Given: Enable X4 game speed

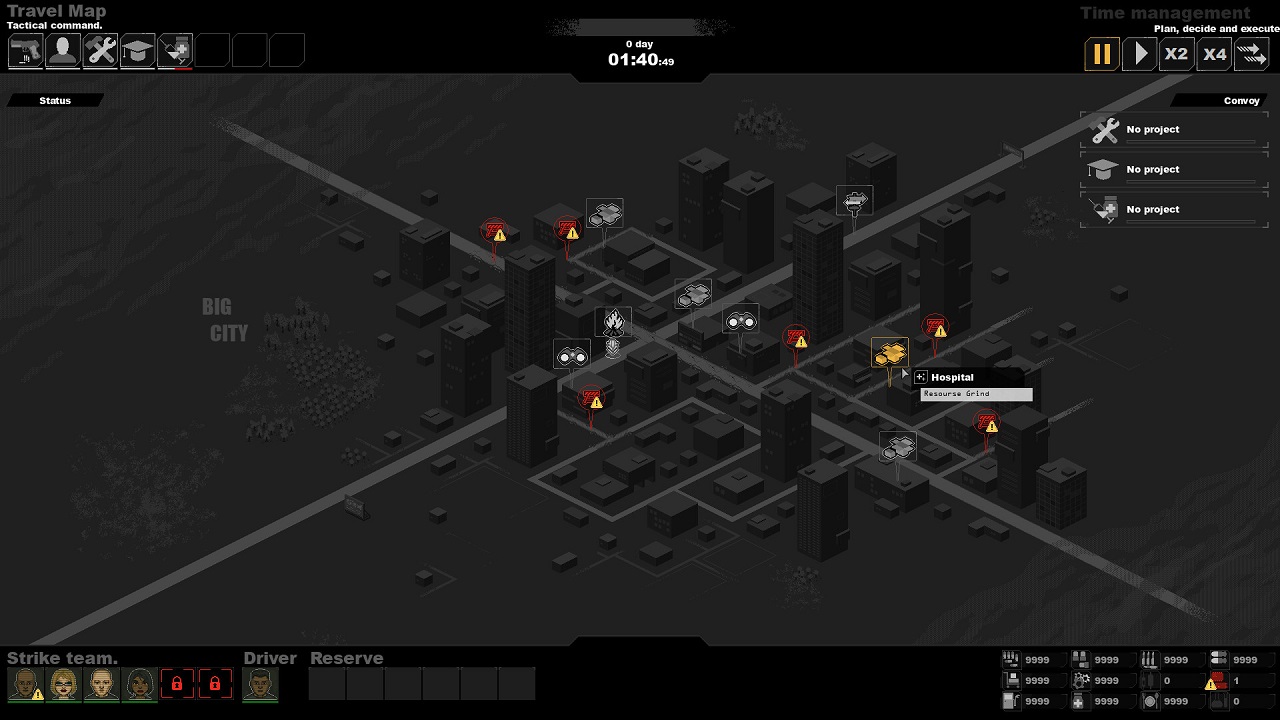Looking at the screenshot, I should click(x=1214, y=54).
